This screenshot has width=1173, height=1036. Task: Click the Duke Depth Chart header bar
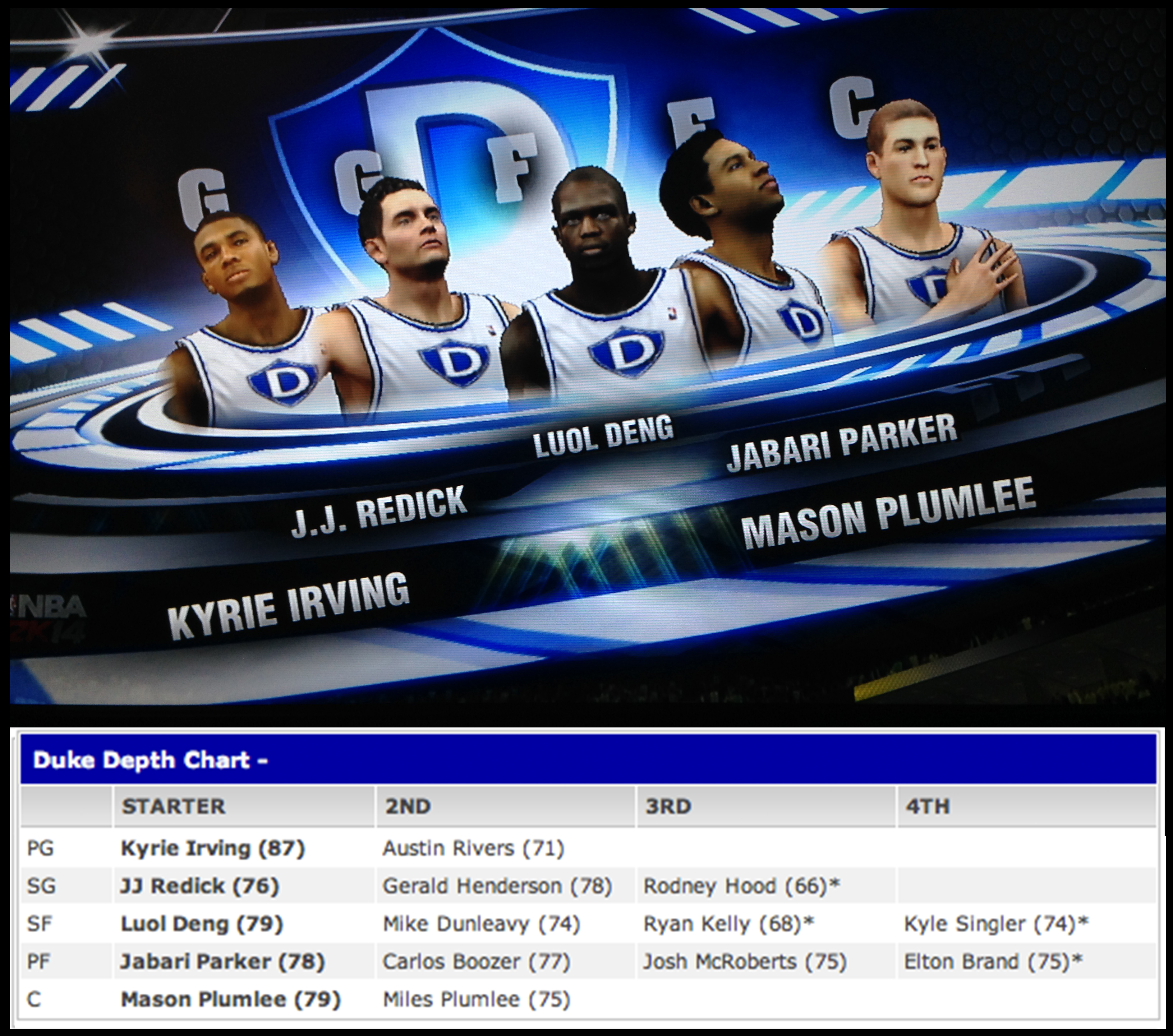[588, 760]
